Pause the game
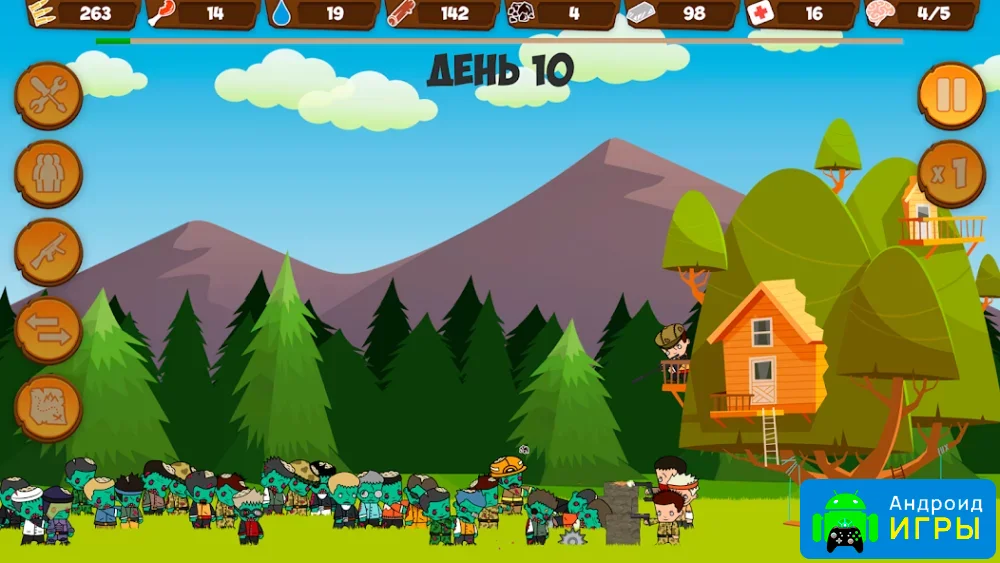The height and width of the screenshot is (563, 1000). point(951,96)
